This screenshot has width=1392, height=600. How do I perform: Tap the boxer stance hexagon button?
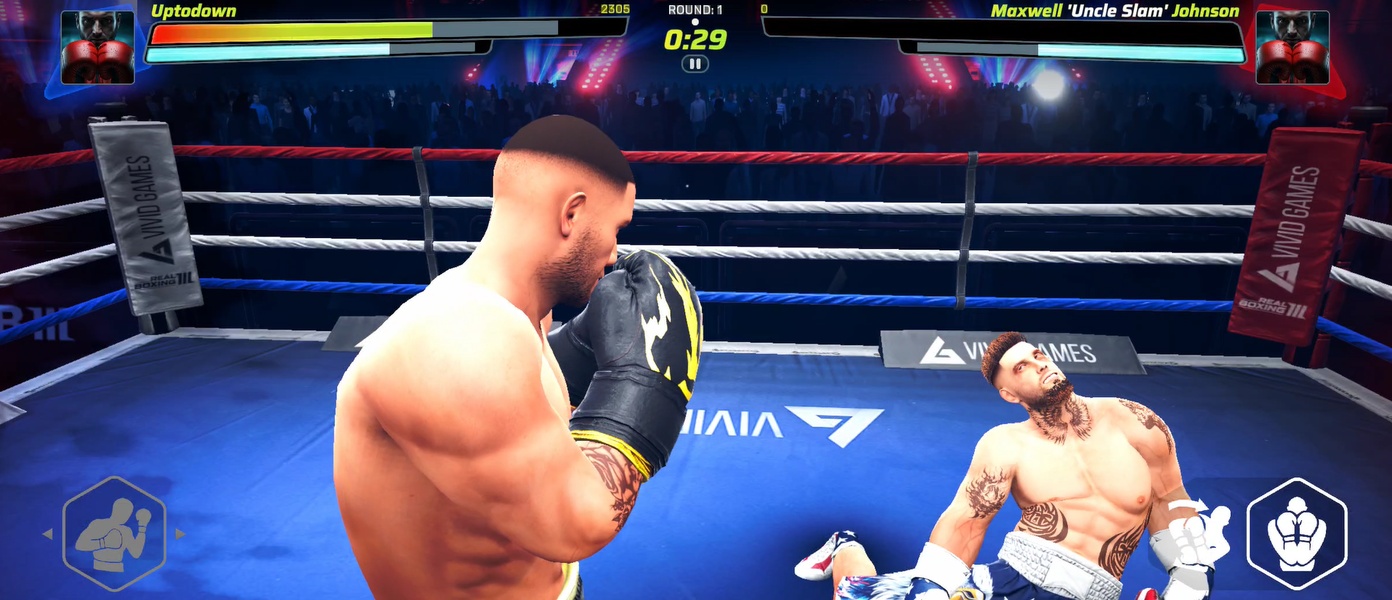(113, 533)
